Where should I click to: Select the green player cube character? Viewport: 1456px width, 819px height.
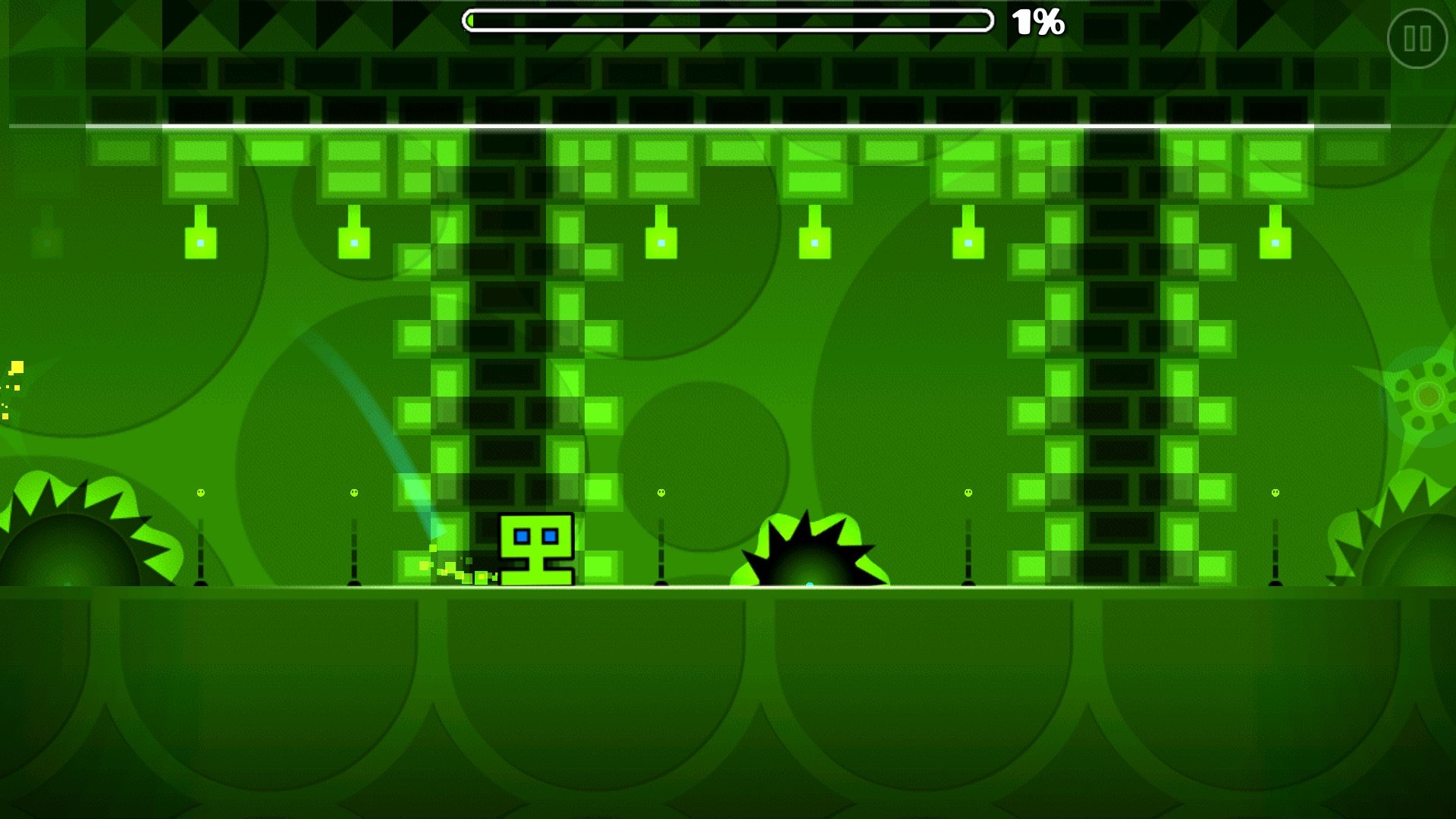pyautogui.click(x=537, y=549)
